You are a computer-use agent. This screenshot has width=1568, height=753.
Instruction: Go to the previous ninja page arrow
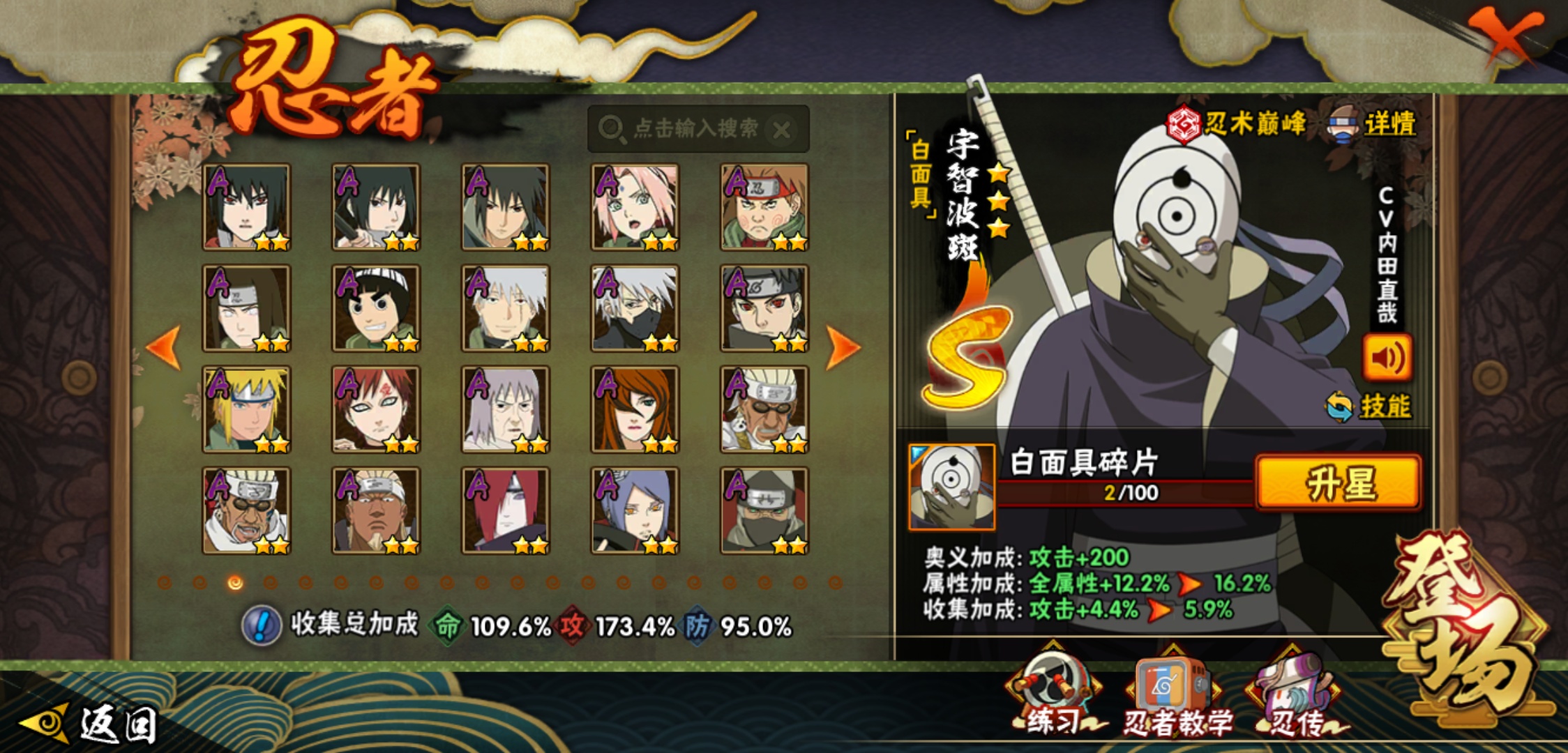click(165, 347)
